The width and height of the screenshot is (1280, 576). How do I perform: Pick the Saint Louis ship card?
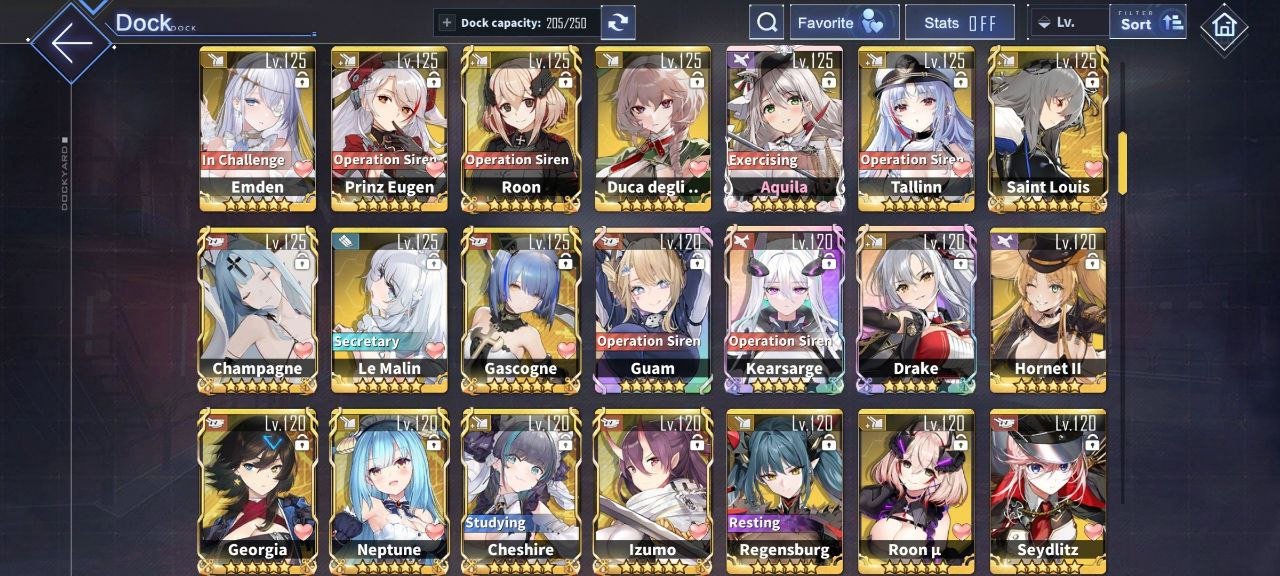coord(1047,128)
